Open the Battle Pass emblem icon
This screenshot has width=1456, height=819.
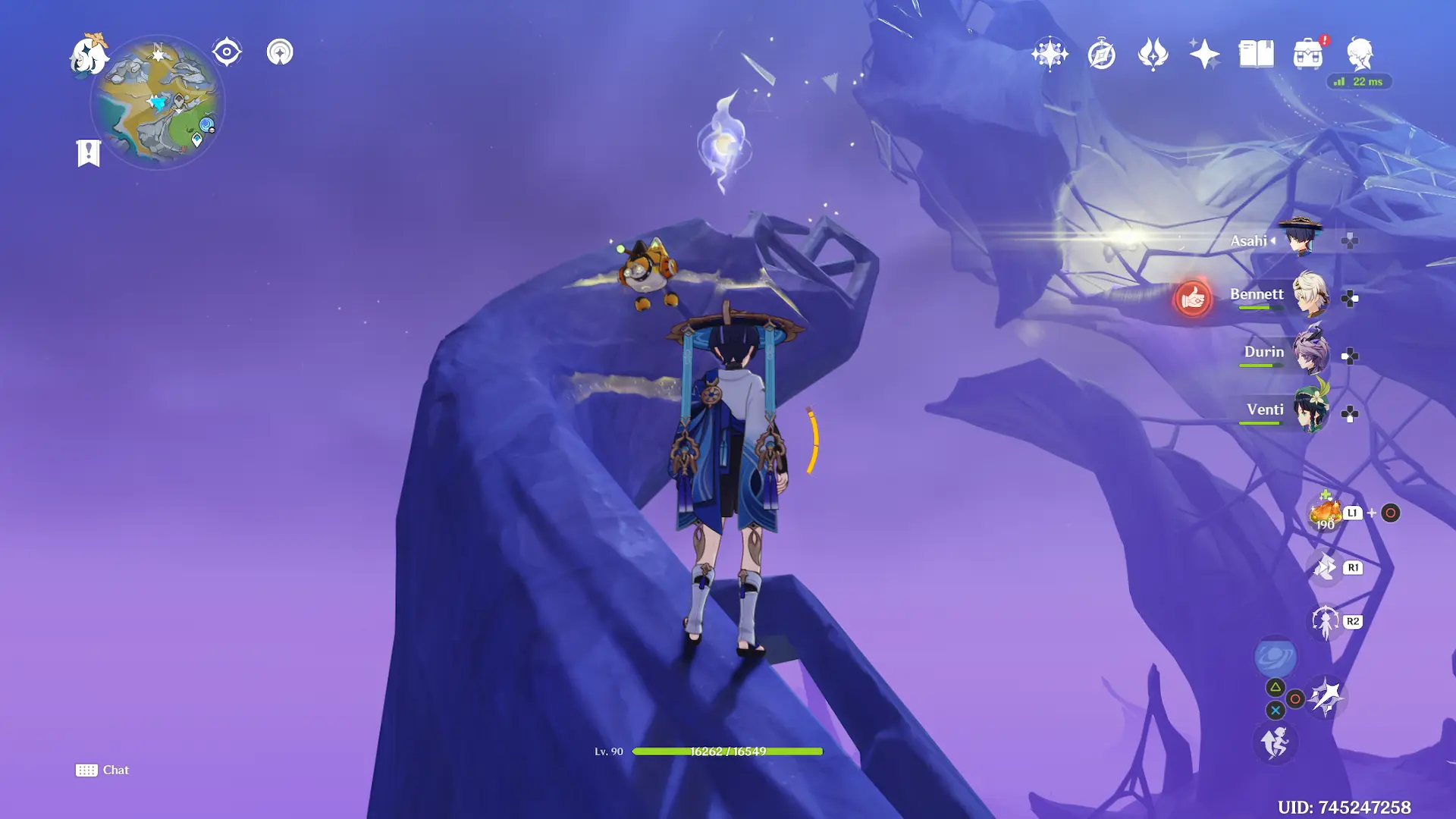point(1153,54)
